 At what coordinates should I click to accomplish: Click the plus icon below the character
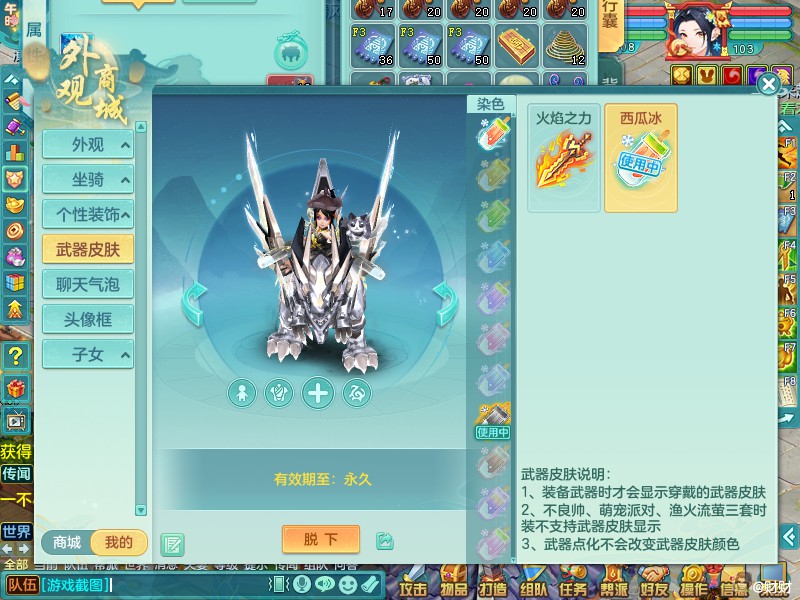(x=318, y=393)
